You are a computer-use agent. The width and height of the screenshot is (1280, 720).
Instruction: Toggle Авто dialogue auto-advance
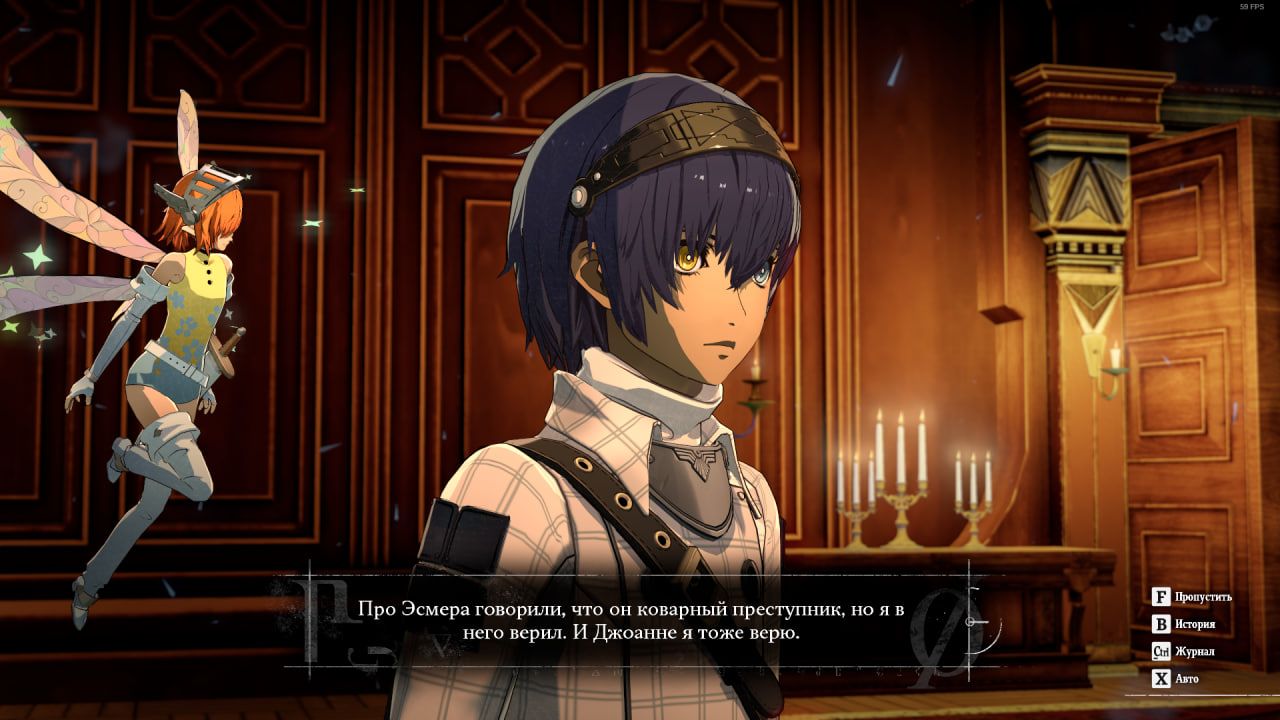pos(1176,679)
